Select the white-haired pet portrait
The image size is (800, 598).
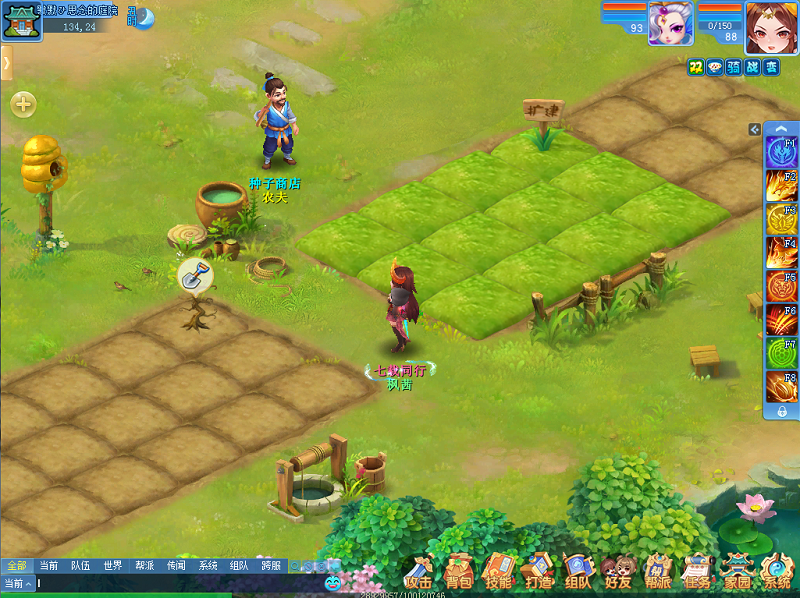(x=670, y=23)
